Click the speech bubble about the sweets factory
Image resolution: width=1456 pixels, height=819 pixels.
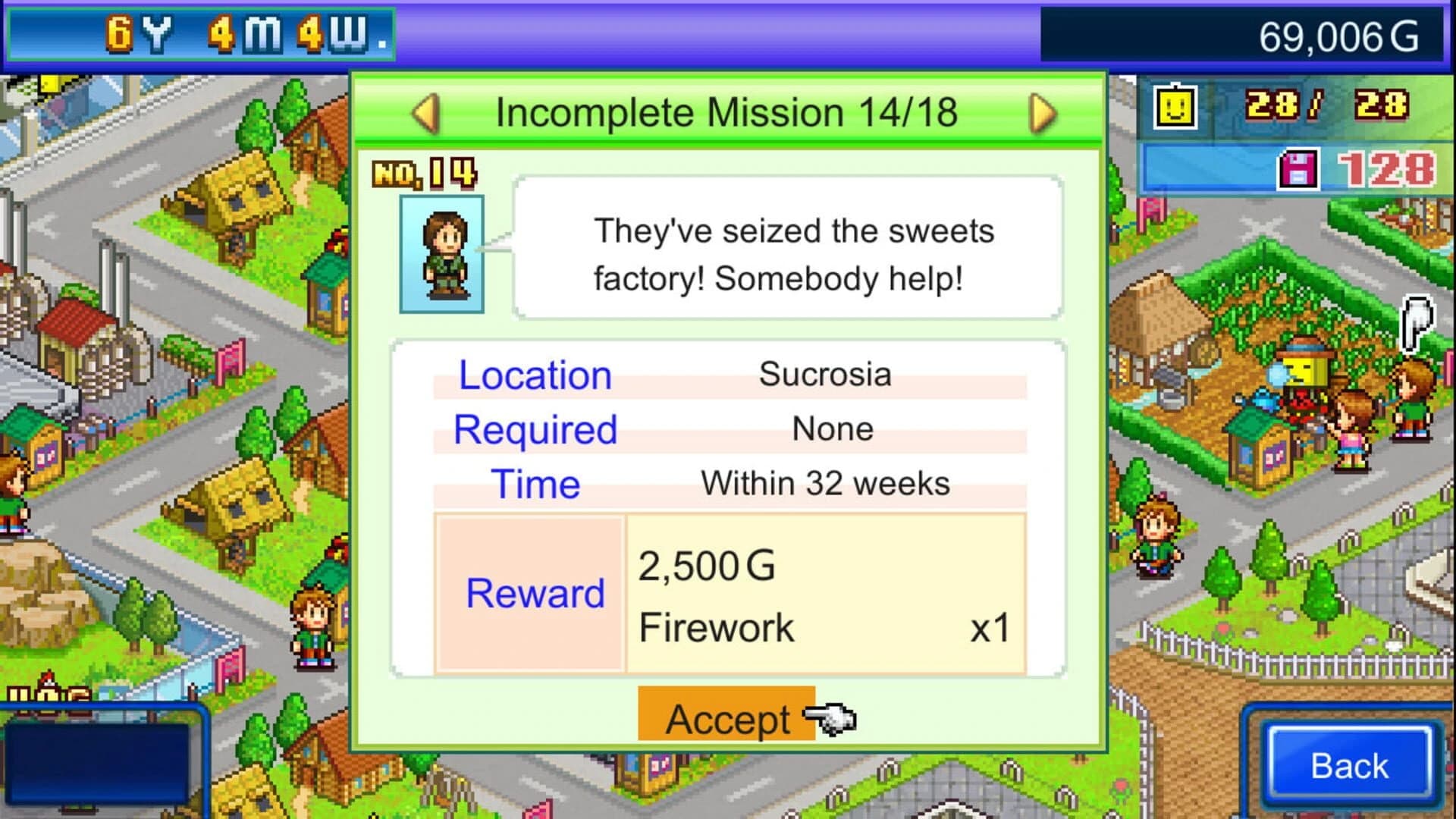[789, 254]
